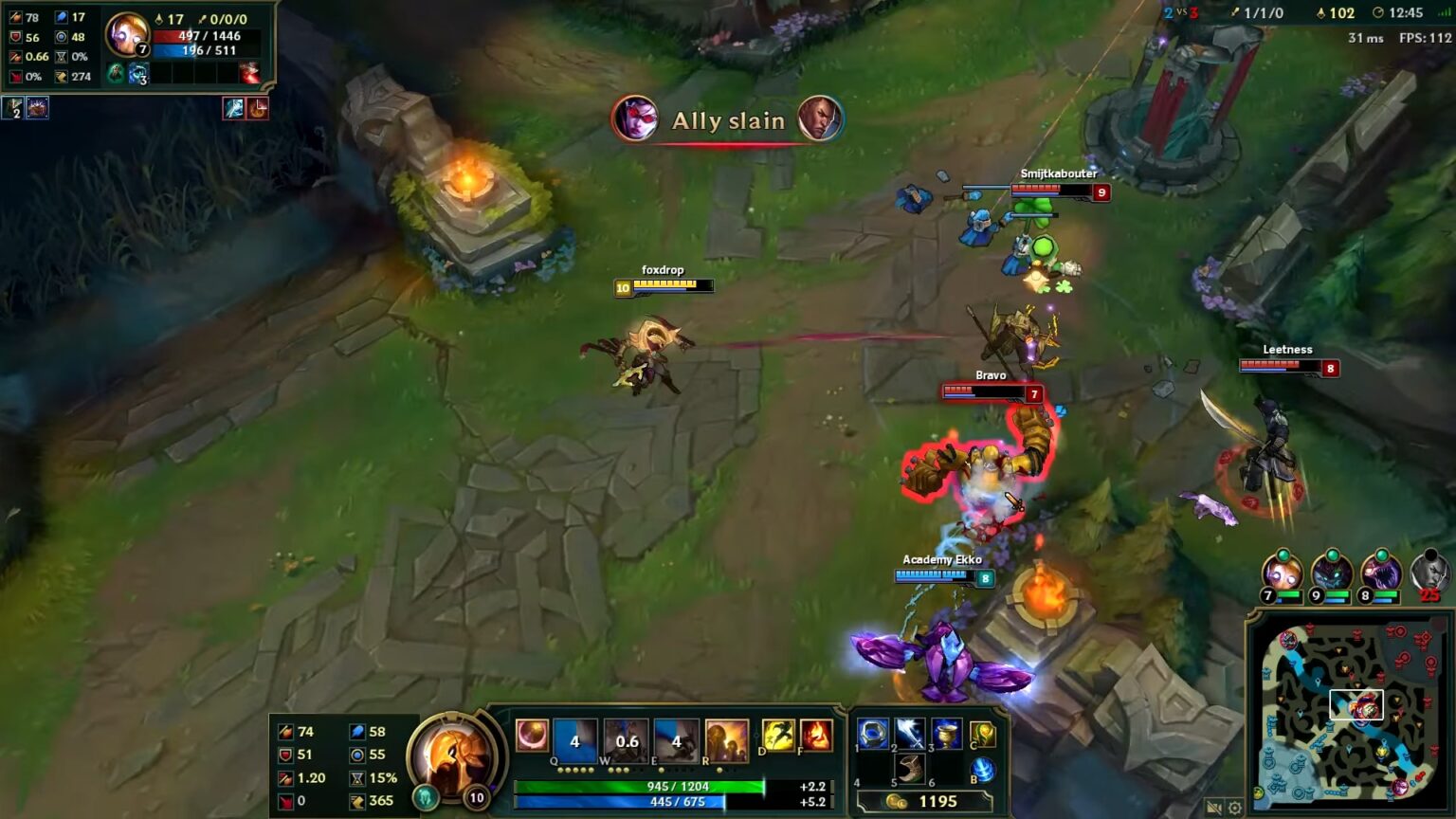1456x819 pixels.
Task: Click the white camera rectangle on the minimap
Action: click(1357, 704)
